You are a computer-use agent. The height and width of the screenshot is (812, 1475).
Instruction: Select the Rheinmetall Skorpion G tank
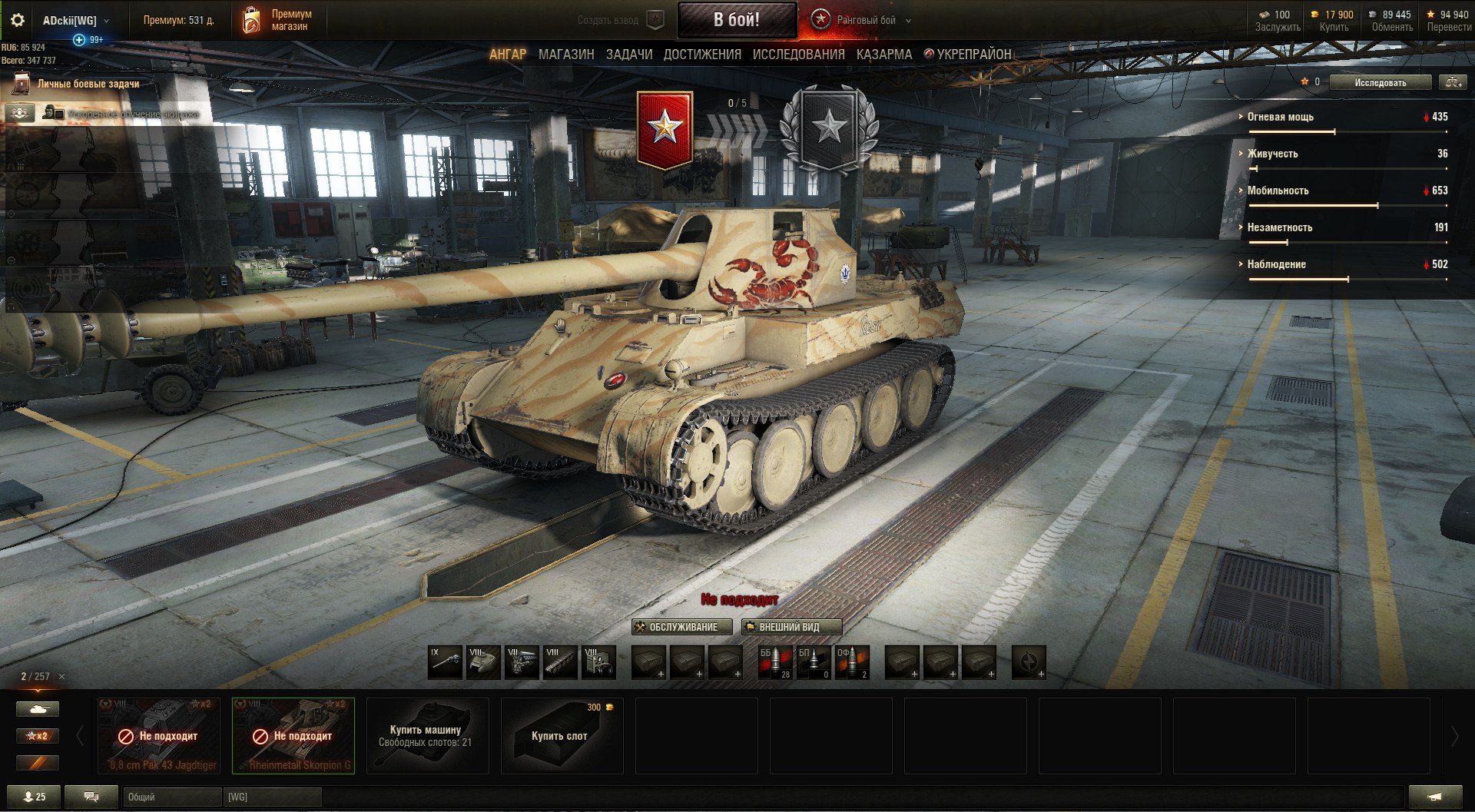[293, 735]
